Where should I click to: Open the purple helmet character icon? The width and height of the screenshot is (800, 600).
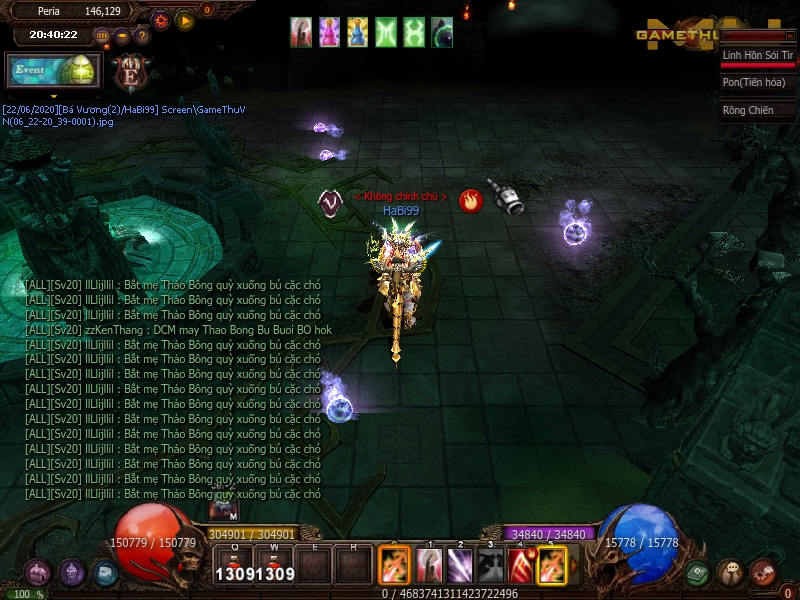pos(71,573)
